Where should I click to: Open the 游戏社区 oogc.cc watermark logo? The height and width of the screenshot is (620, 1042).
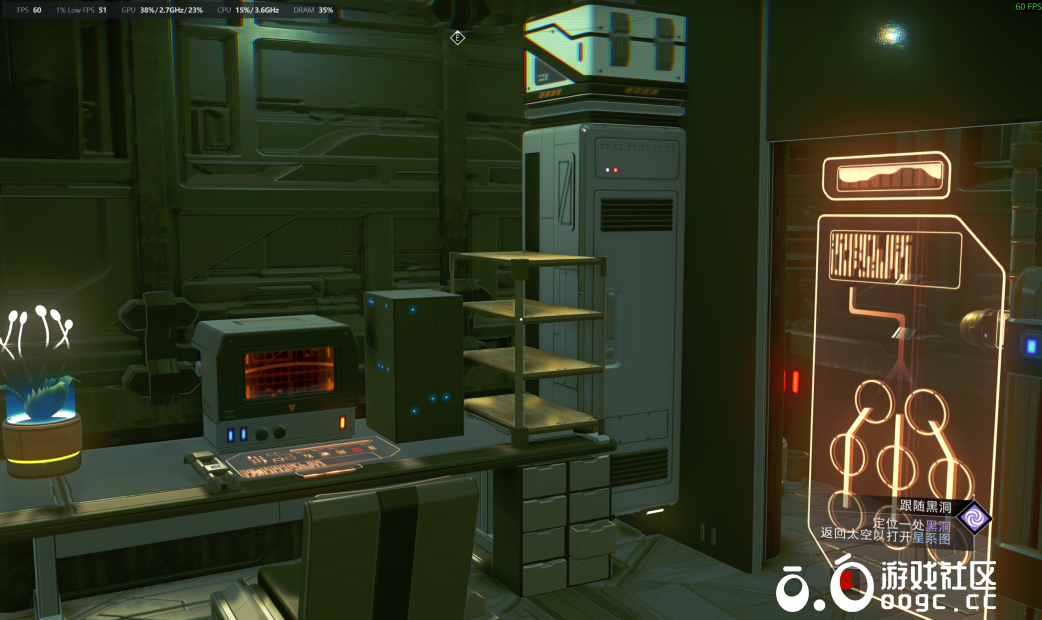[886, 587]
